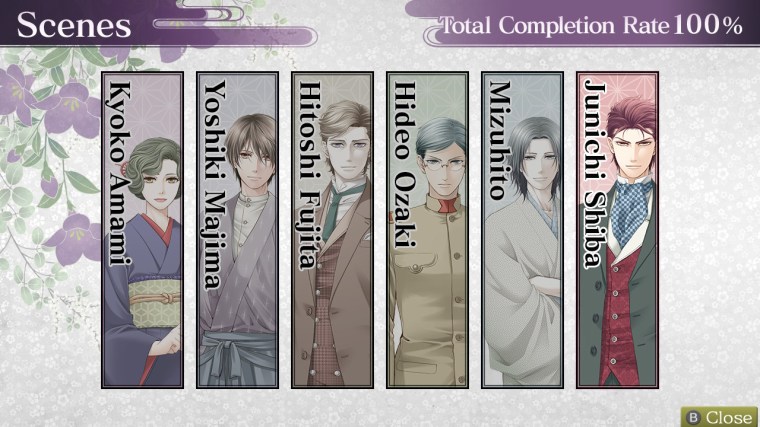Image resolution: width=760 pixels, height=427 pixels.
Task: View Hideo Ozaki's scene list
Action: click(x=427, y=230)
